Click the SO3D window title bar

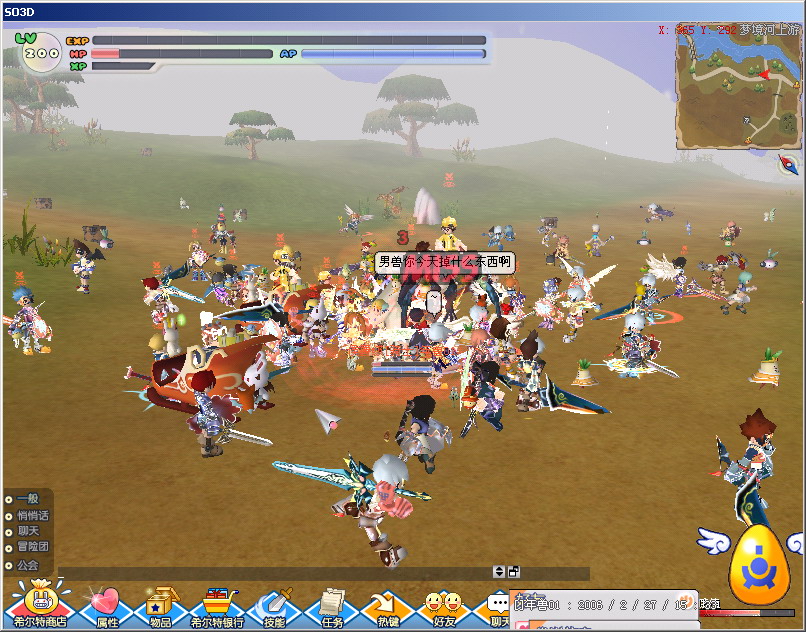click(x=400, y=9)
